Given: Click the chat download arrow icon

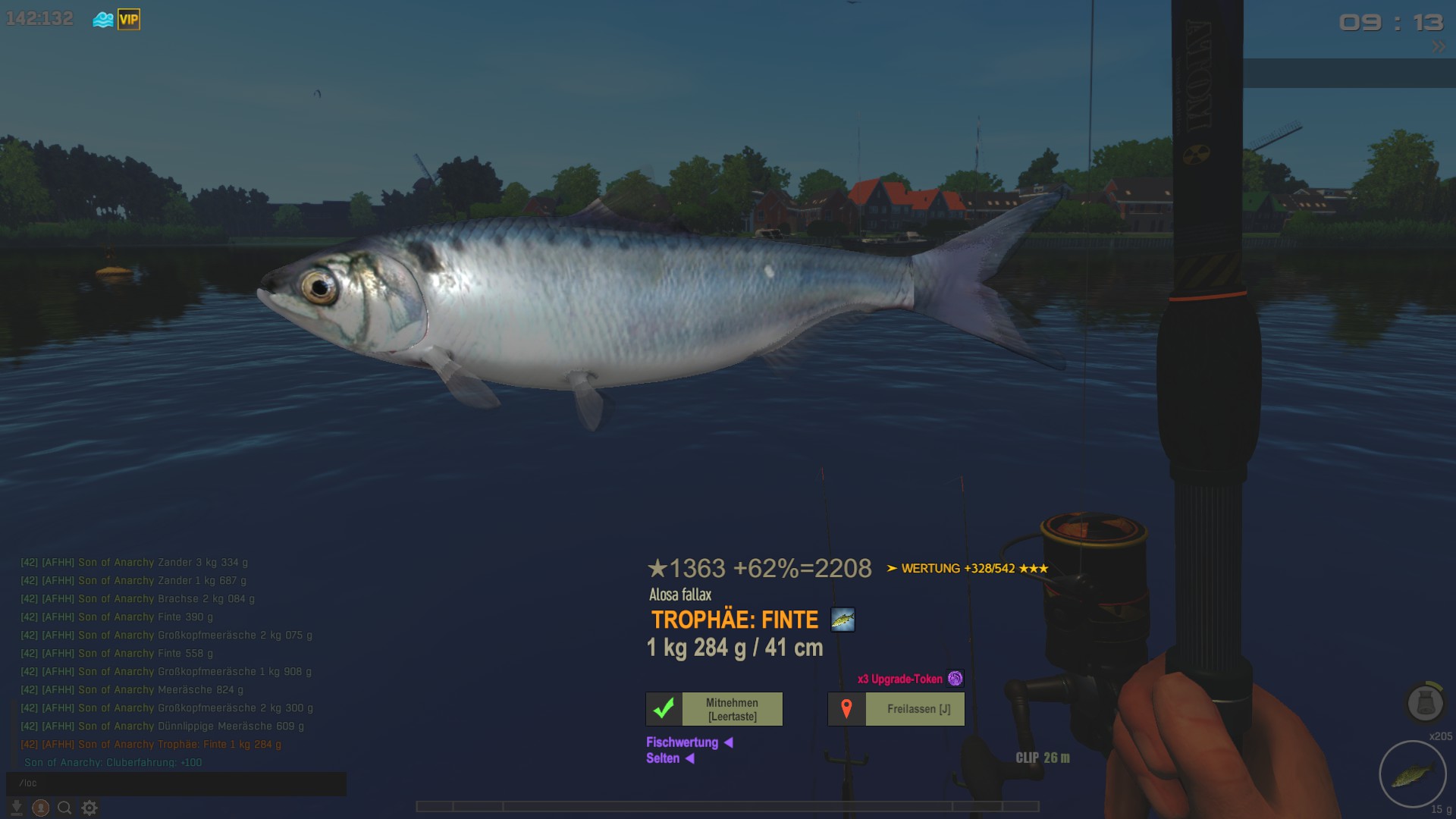Looking at the screenshot, I should (17, 808).
